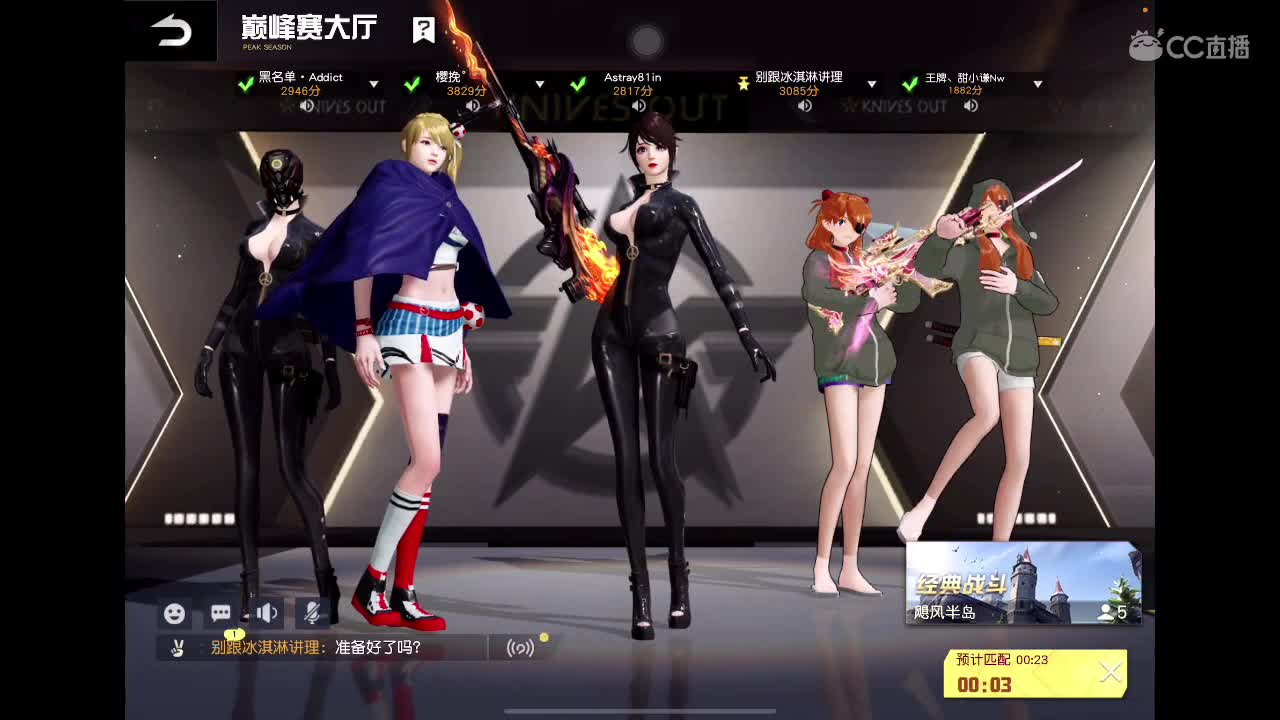The height and width of the screenshot is (720, 1280).
Task: Click the microphone icon next to the speaker
Action: coord(312,613)
